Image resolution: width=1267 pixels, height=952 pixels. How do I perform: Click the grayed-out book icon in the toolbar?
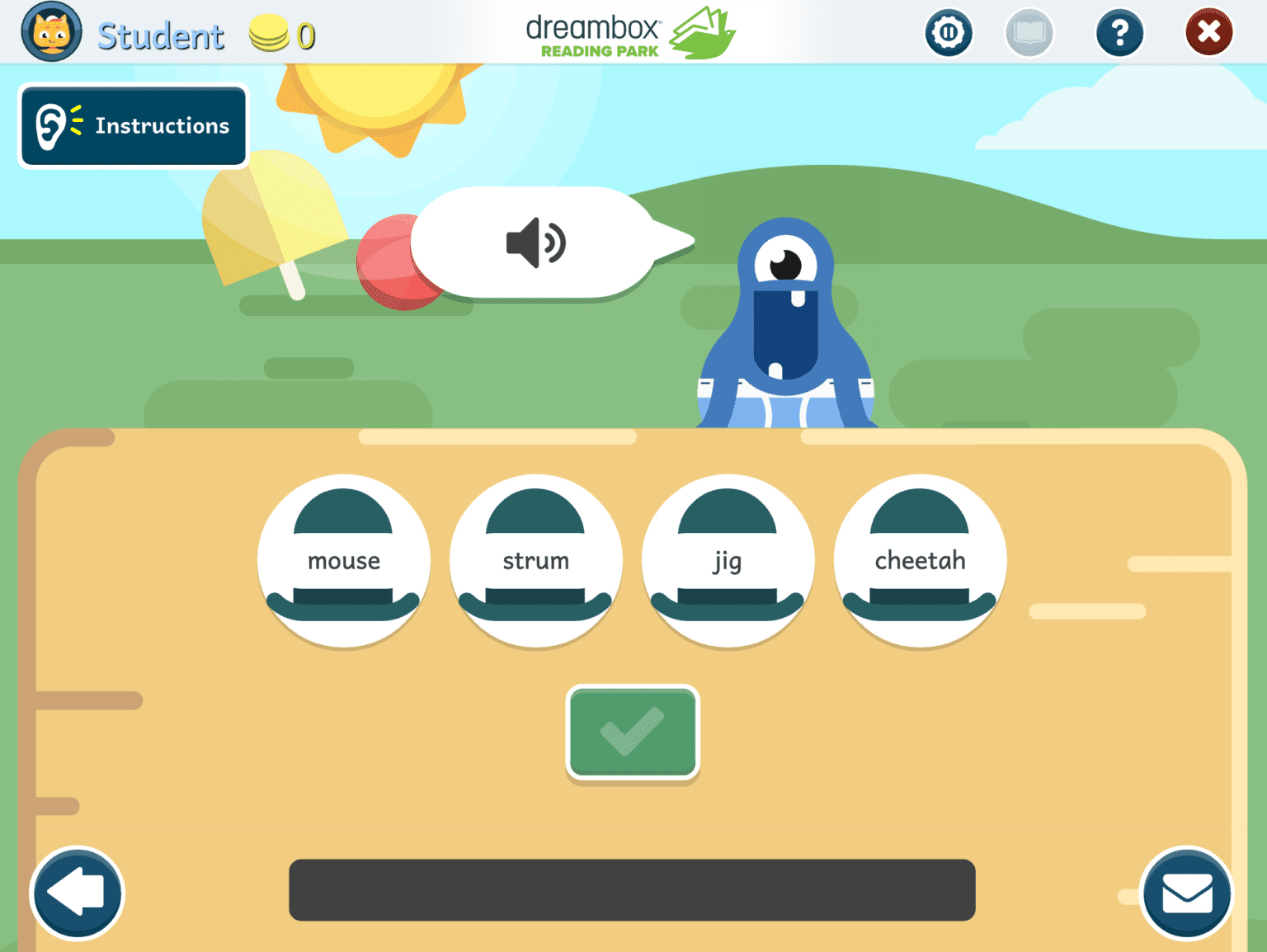click(x=1029, y=32)
